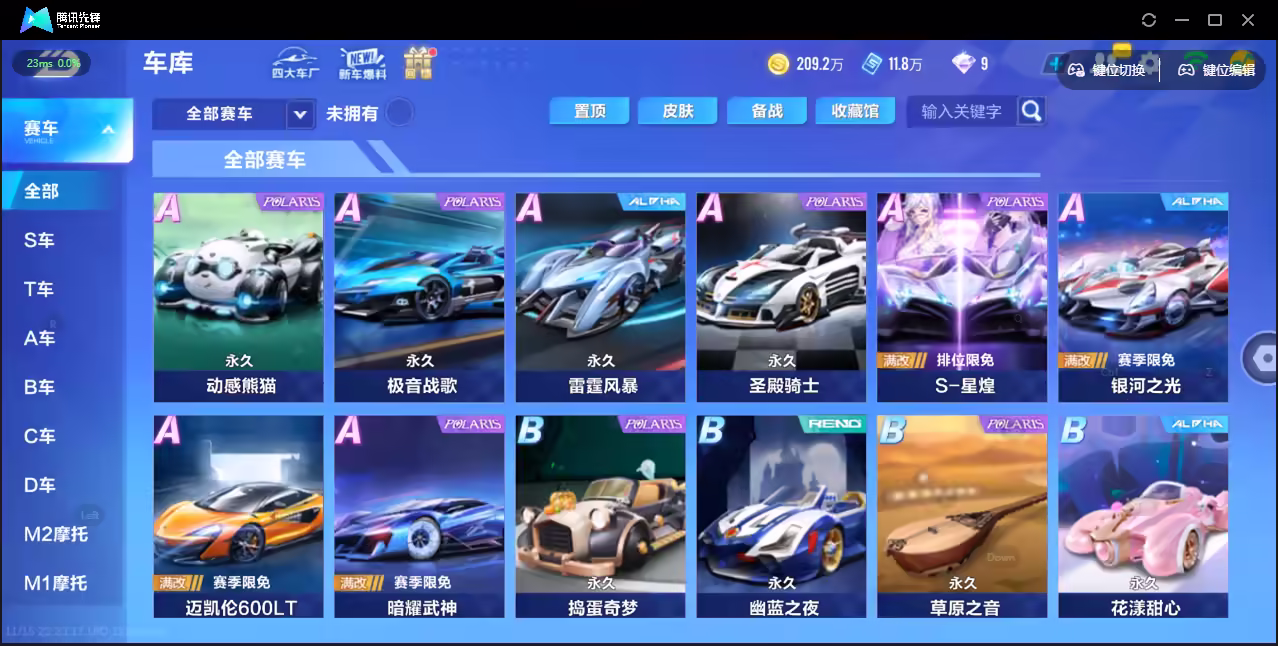Image resolution: width=1278 pixels, height=646 pixels.
Task: Click the 置顶 button
Action: (x=589, y=111)
